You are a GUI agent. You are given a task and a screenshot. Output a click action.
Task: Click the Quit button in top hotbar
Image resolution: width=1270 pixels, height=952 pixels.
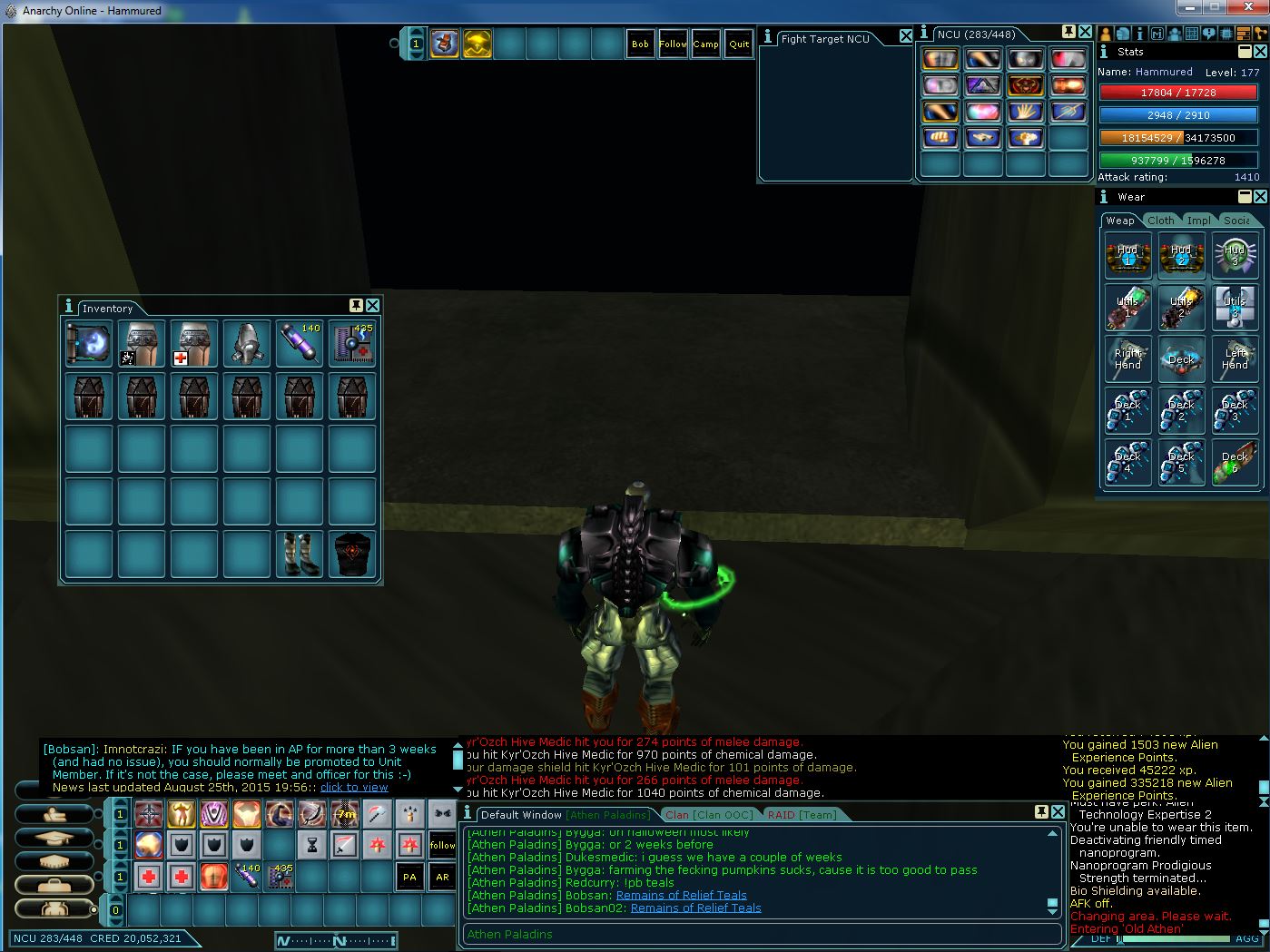click(x=739, y=44)
